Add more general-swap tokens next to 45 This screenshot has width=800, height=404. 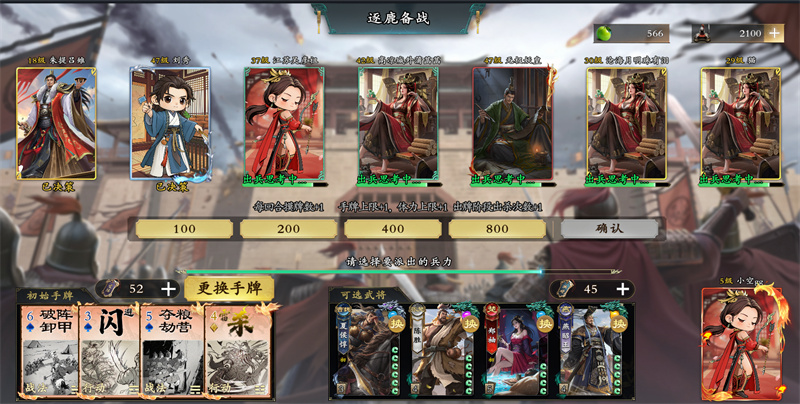coord(623,289)
